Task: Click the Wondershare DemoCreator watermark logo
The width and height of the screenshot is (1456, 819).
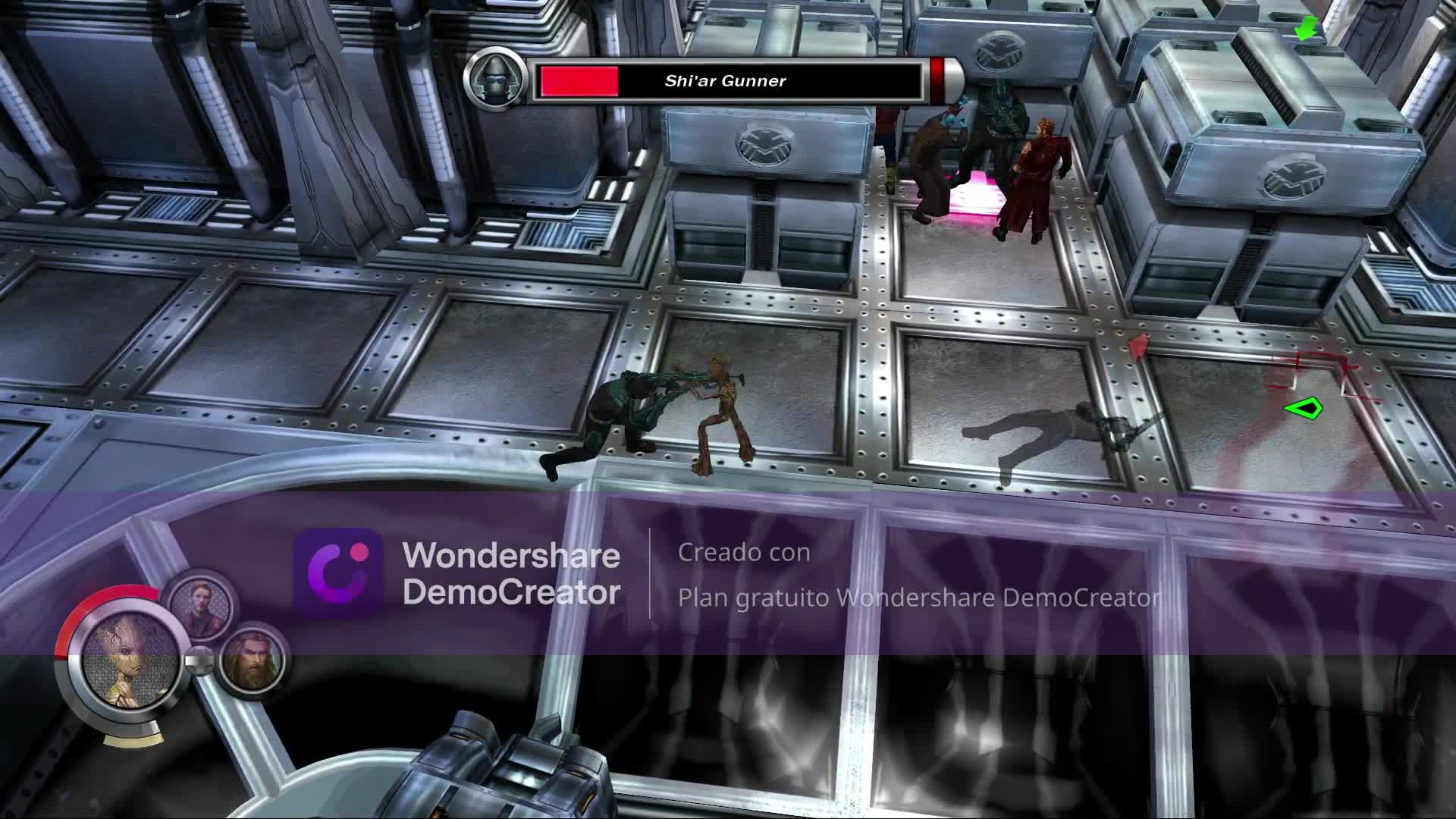Action: (337, 573)
